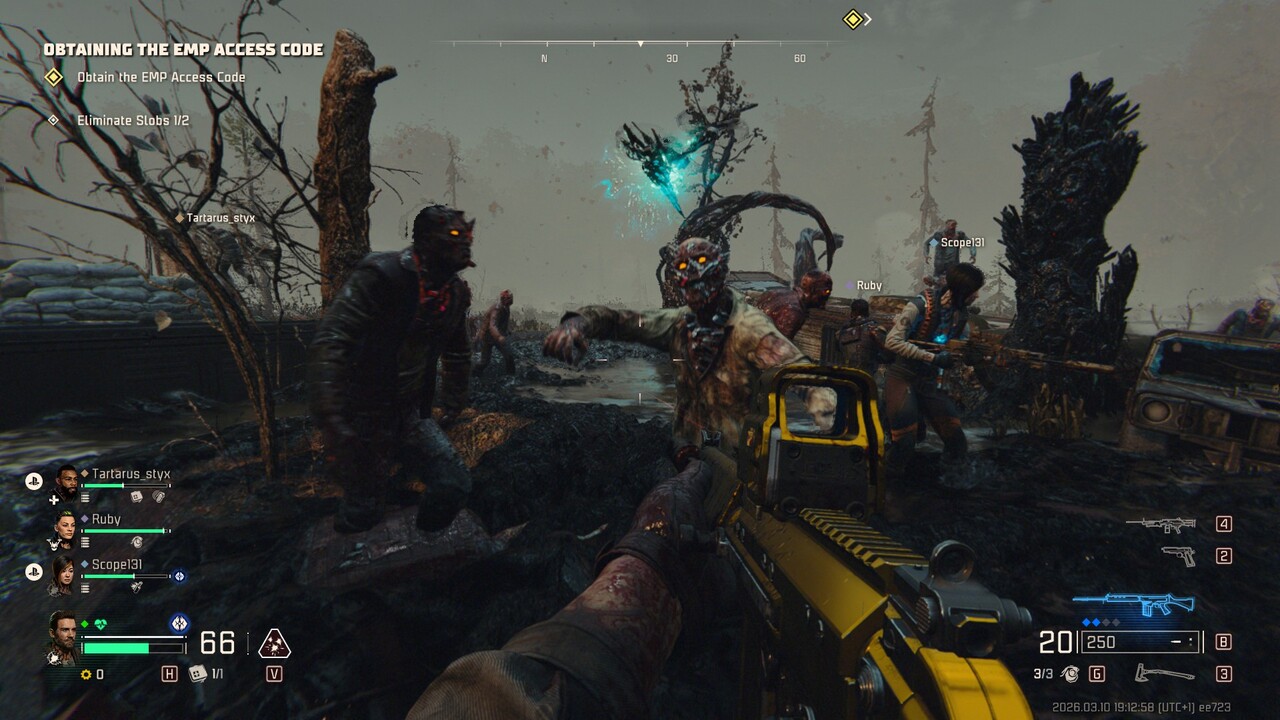
Task: Click the gold gear currency icon
Action: (x=86, y=675)
